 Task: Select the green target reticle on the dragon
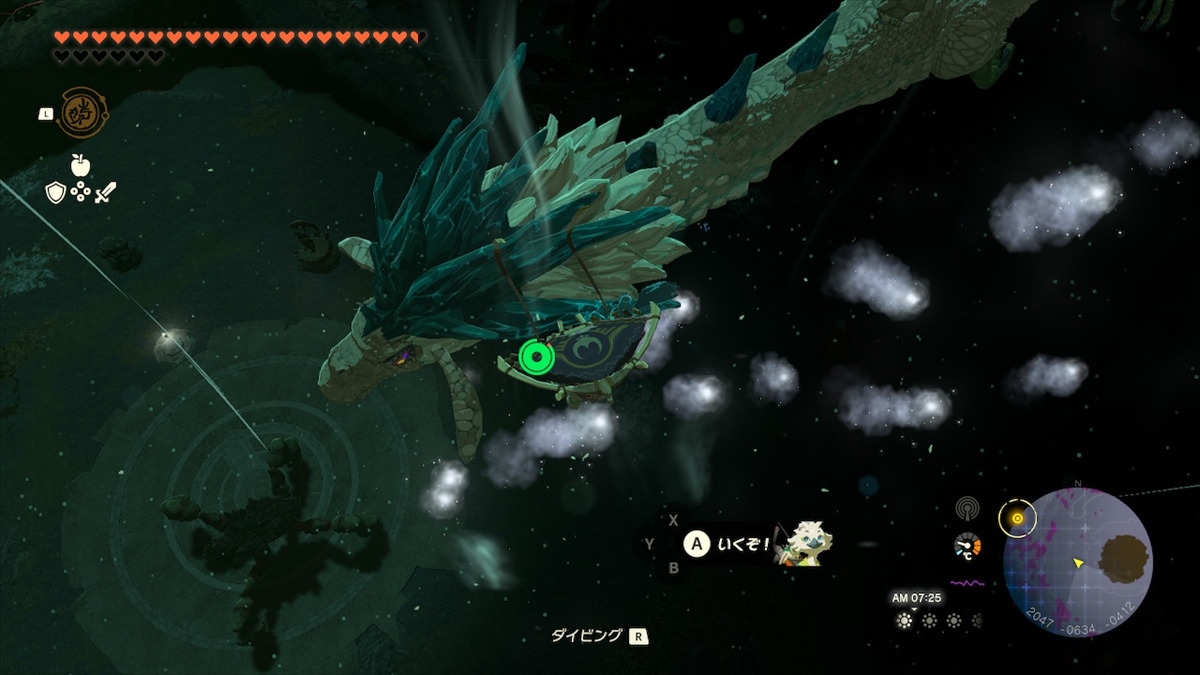tap(537, 355)
